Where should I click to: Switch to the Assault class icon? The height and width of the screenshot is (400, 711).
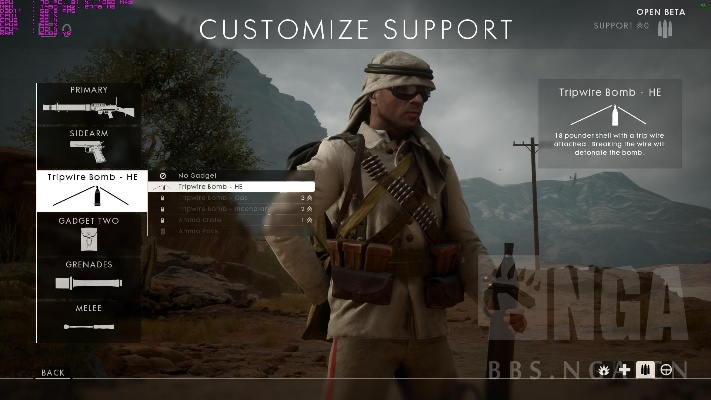coord(605,370)
